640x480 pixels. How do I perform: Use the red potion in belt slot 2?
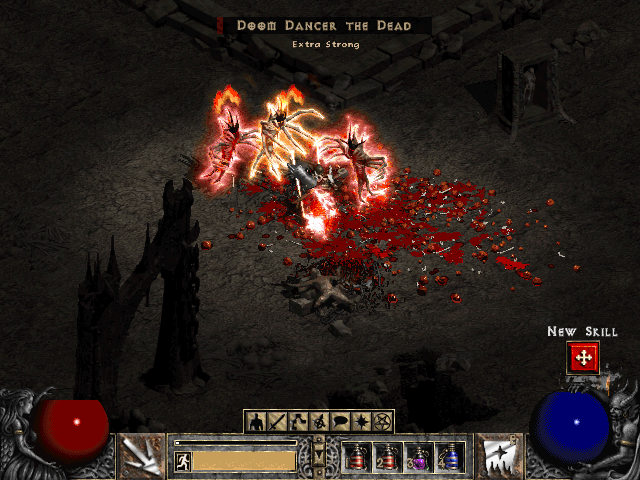point(389,457)
